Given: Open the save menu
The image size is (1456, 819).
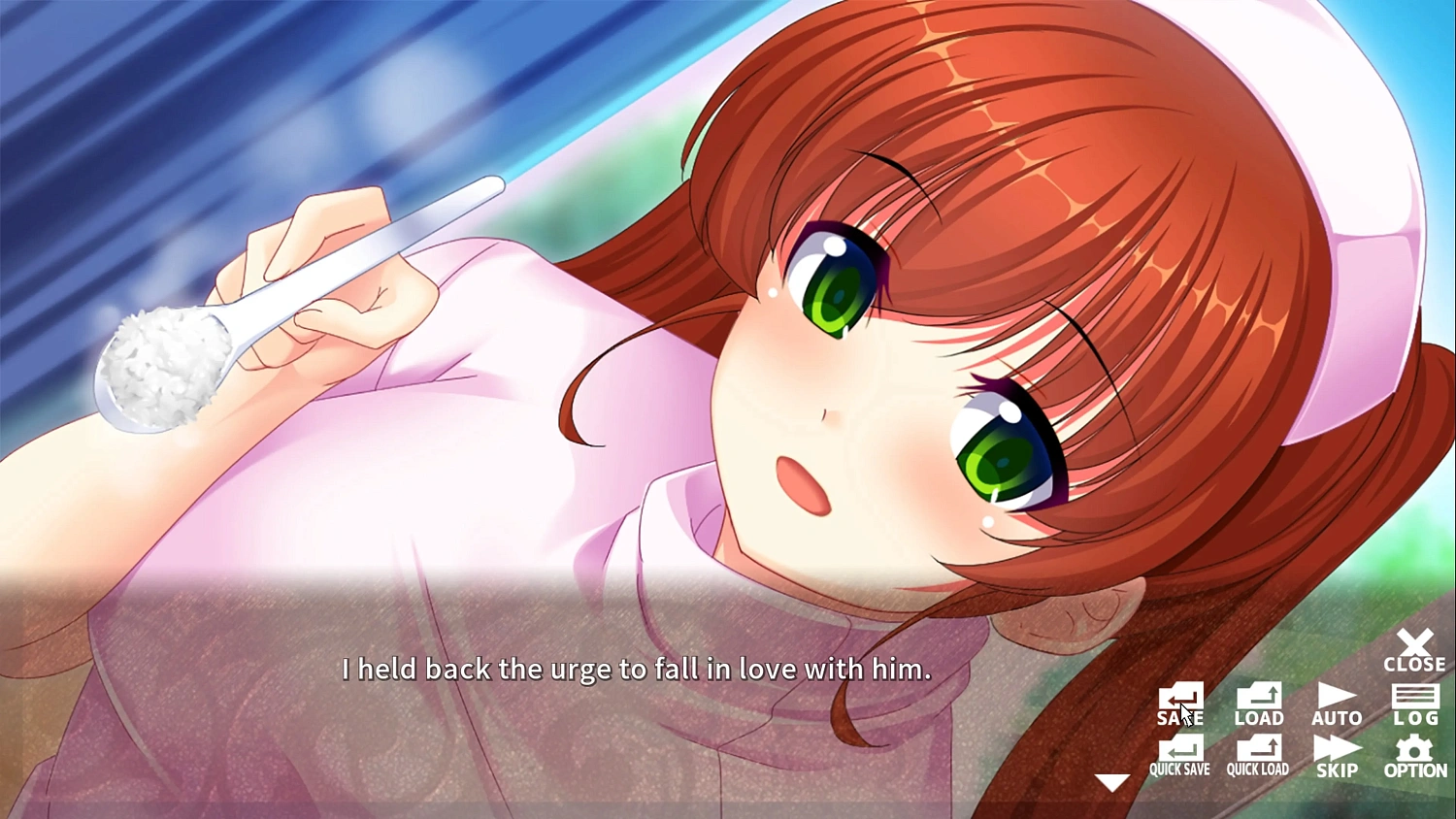Looking at the screenshot, I should [x=1179, y=704].
